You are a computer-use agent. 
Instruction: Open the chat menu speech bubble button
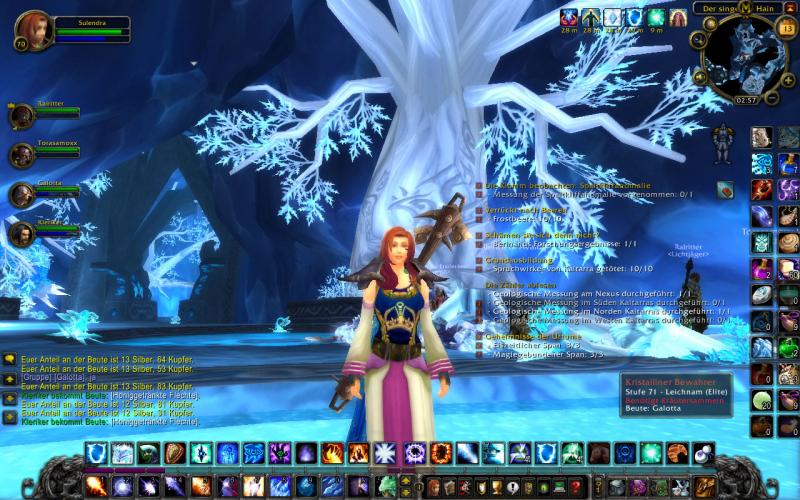[9, 359]
